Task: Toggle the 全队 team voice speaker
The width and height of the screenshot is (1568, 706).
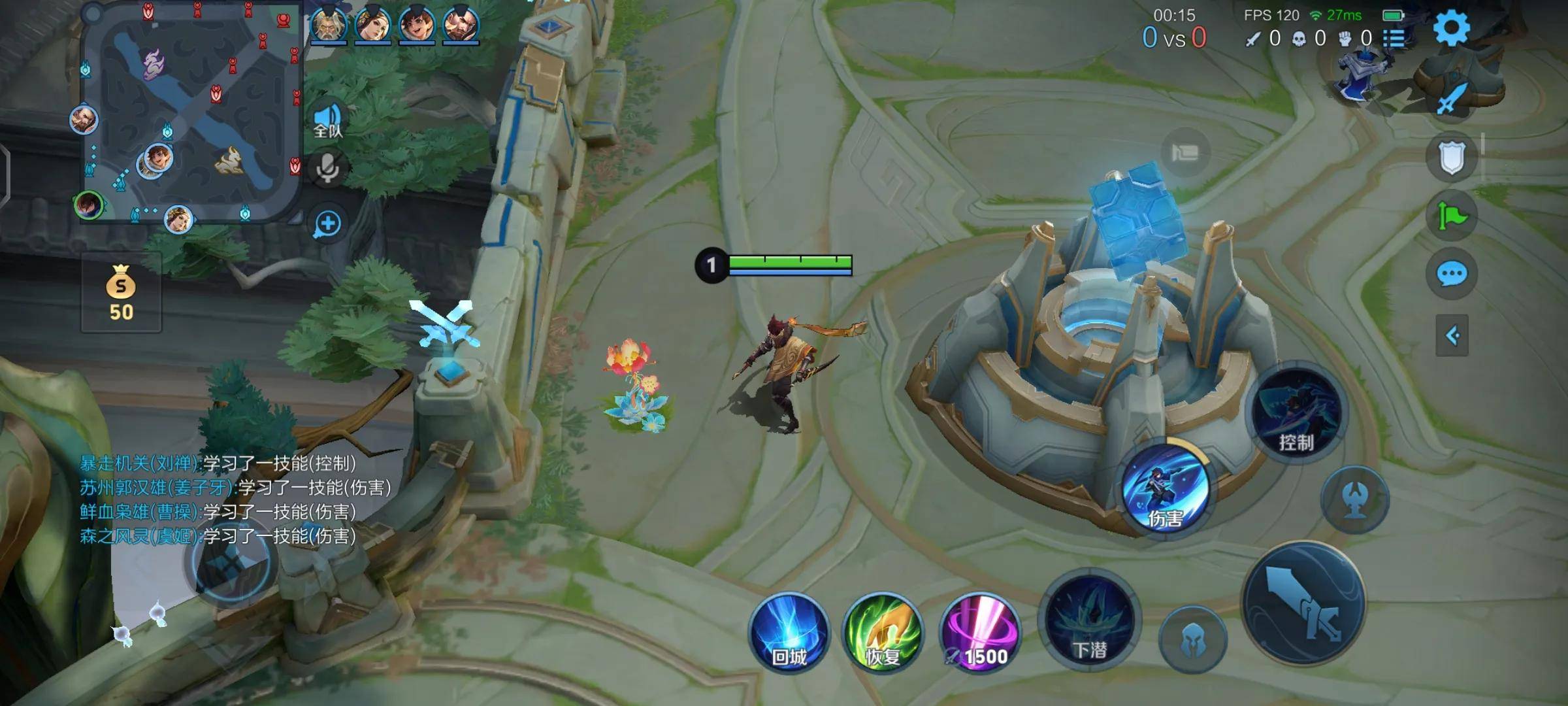Action: point(328,121)
